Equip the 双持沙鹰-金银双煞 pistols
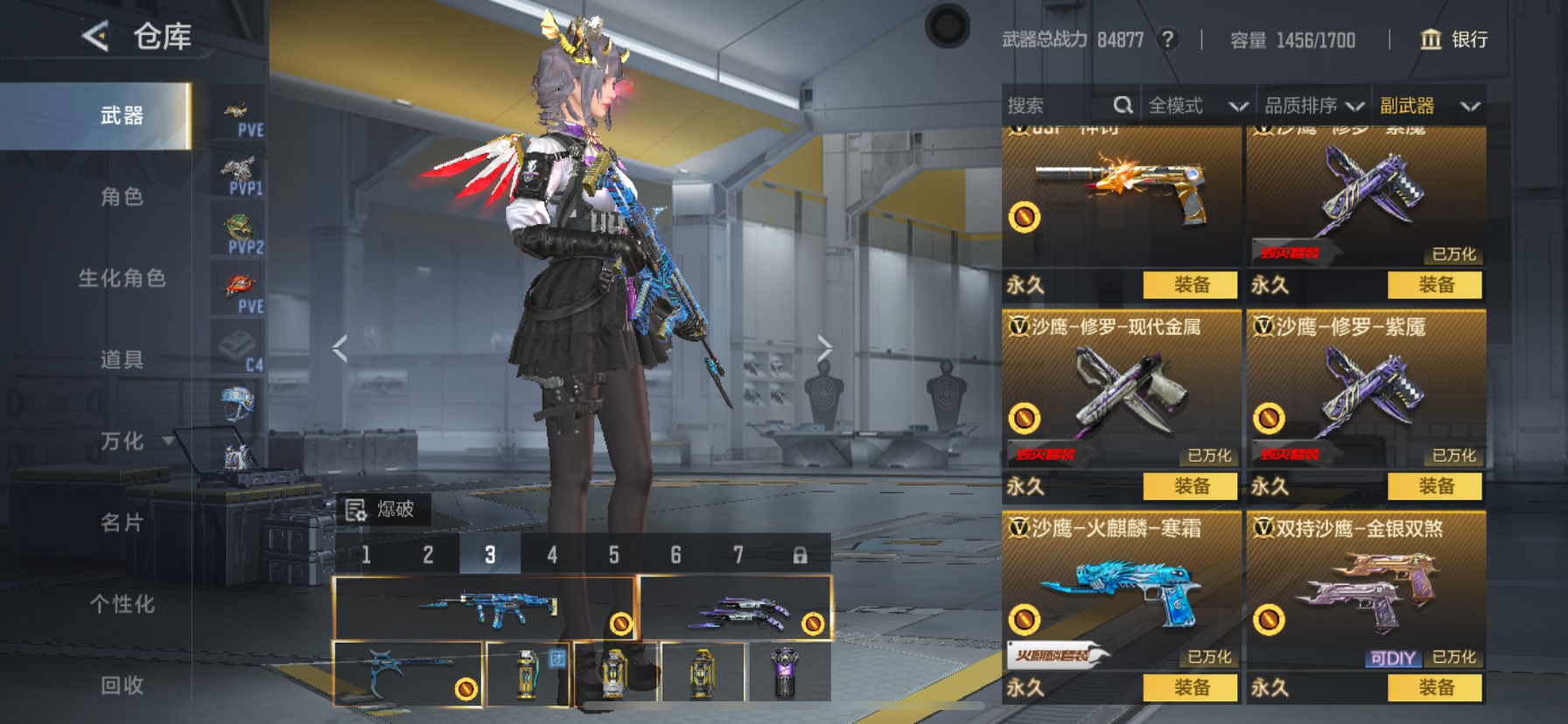1568x724 pixels. point(1435,687)
